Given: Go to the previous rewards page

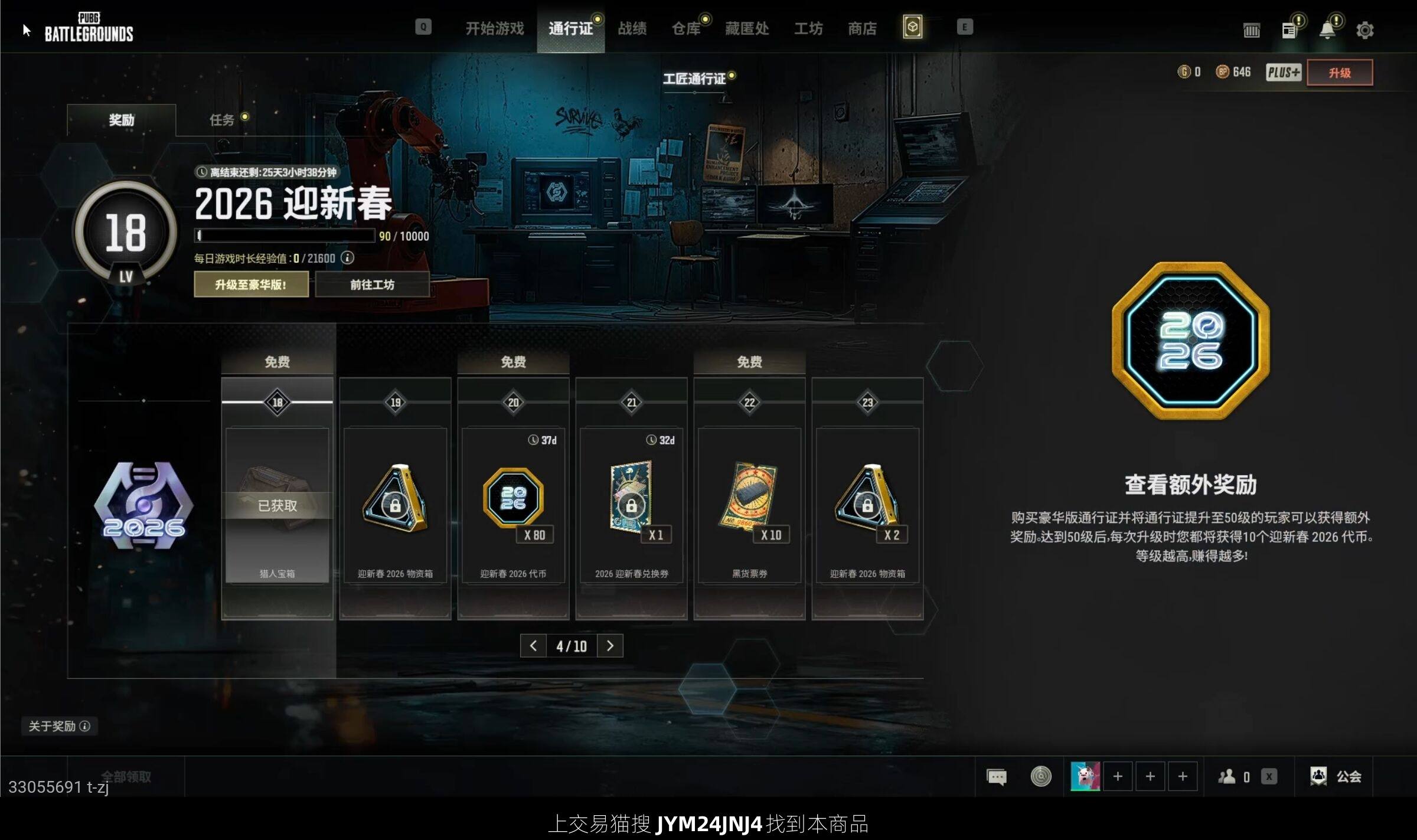Looking at the screenshot, I should [x=533, y=646].
